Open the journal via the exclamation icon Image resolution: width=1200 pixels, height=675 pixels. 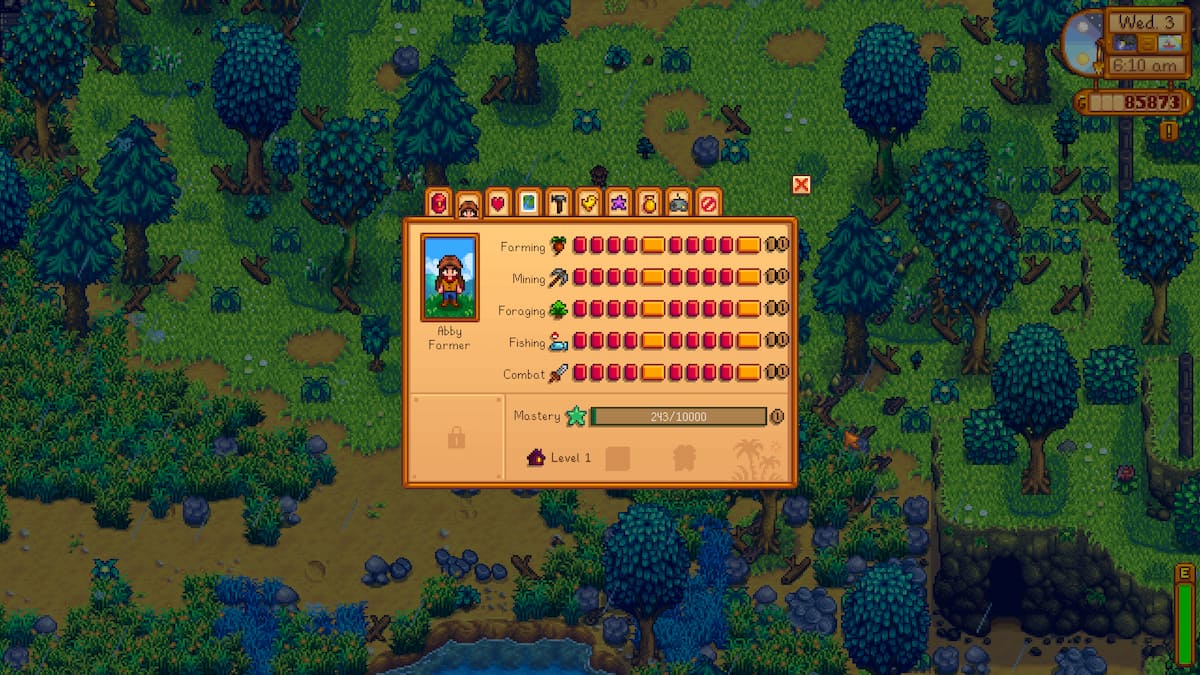(1169, 130)
